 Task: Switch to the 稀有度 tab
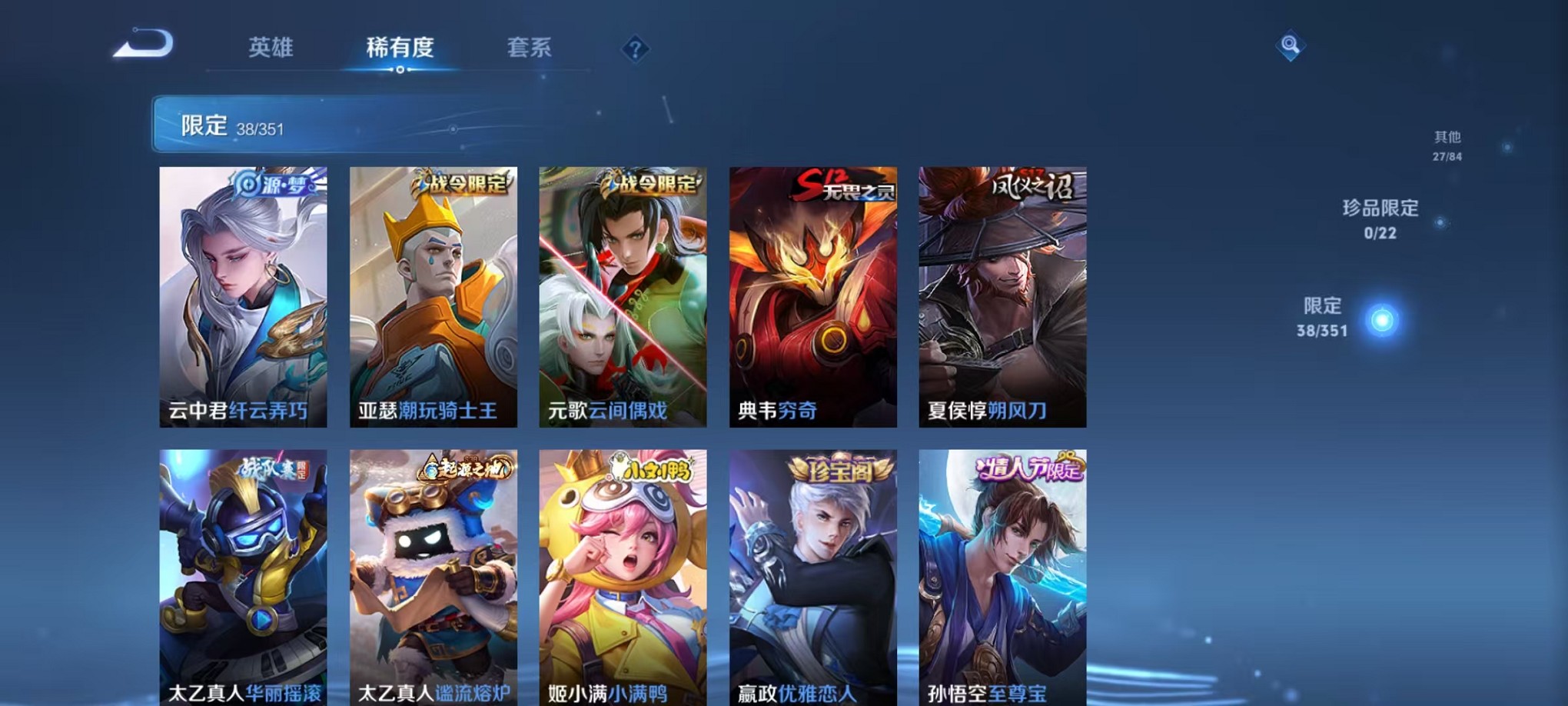pyautogui.click(x=399, y=48)
